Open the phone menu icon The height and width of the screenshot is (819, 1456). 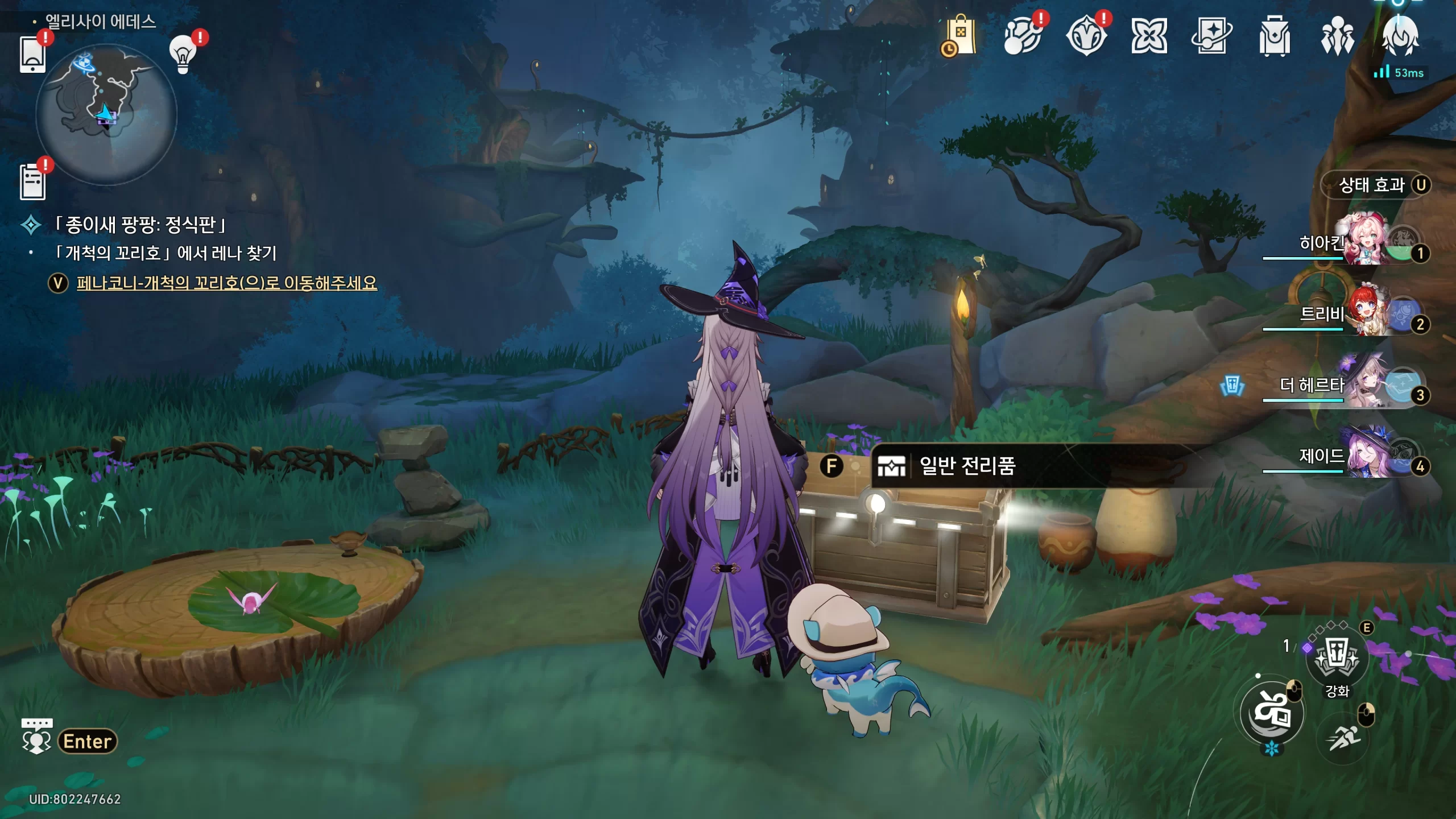point(32,55)
